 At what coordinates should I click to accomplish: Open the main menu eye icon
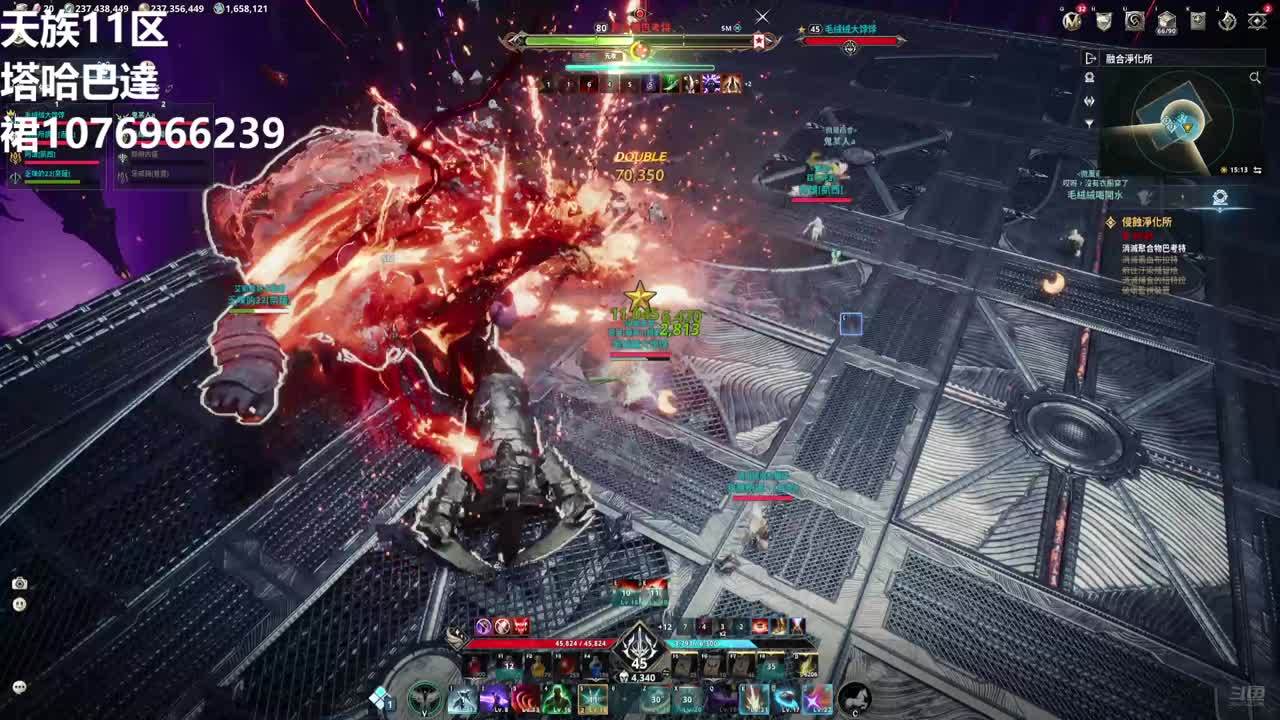(1258, 21)
